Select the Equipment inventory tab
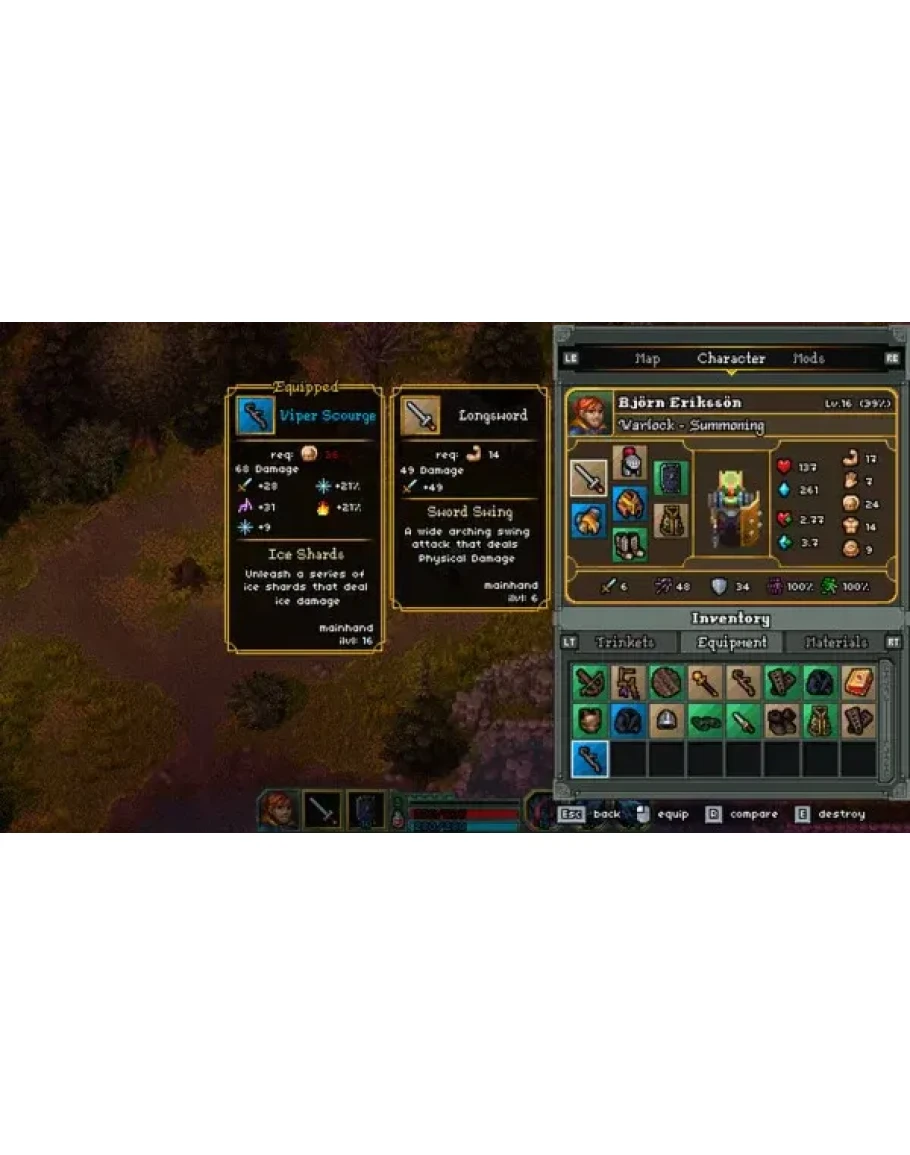 [x=732, y=642]
